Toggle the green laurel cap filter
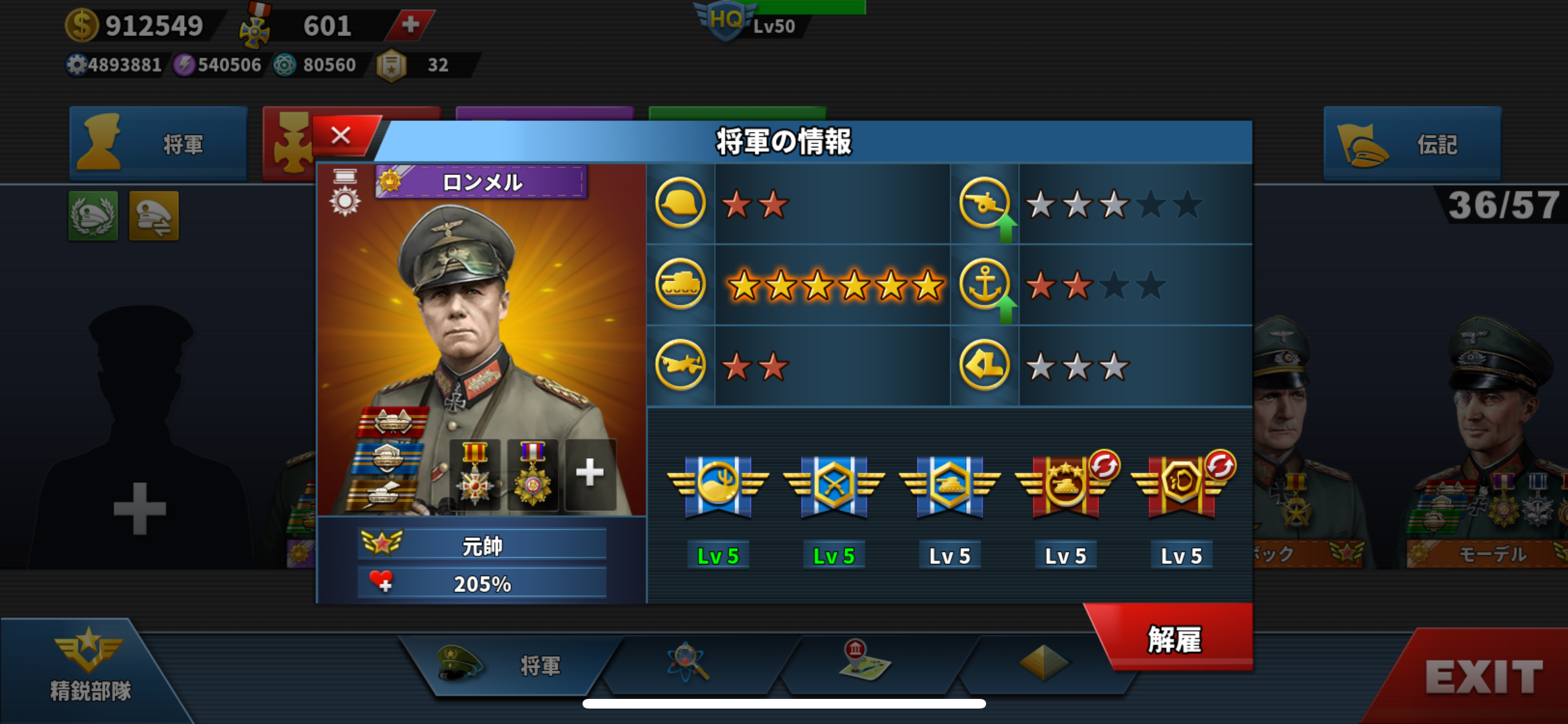Image resolution: width=1568 pixels, height=724 pixels. point(93,216)
